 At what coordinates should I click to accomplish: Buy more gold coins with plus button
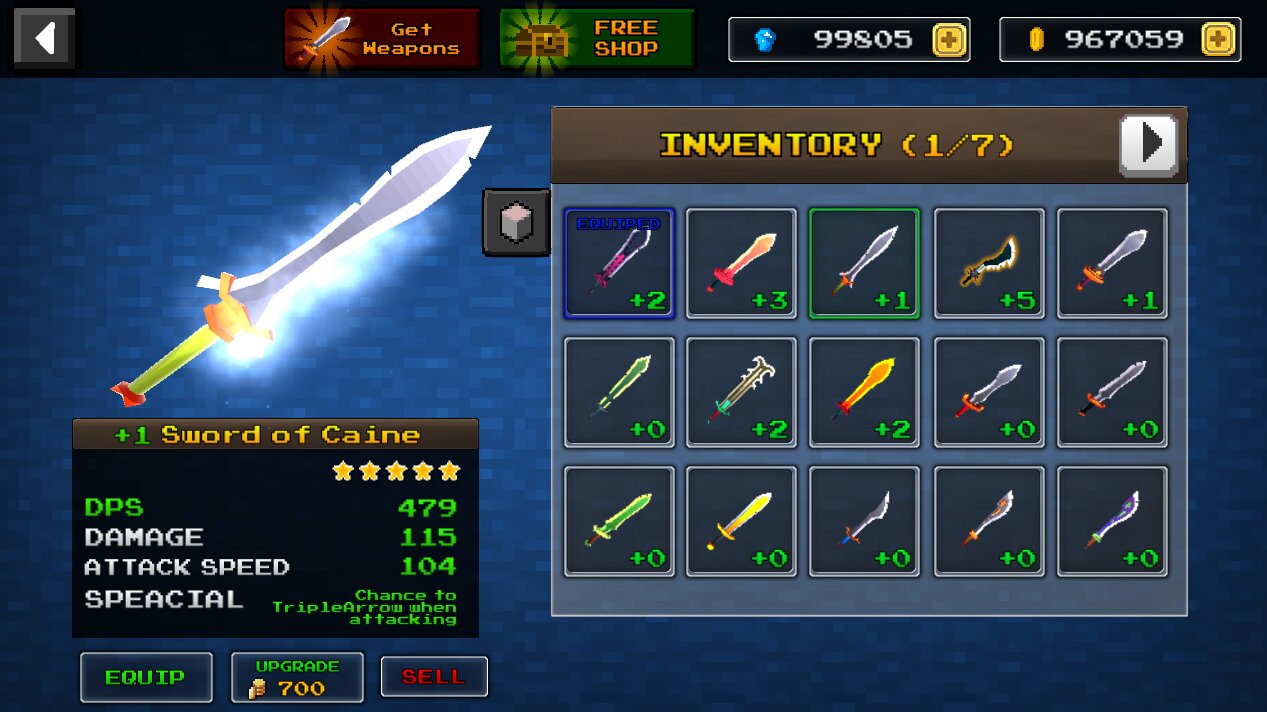pyautogui.click(x=1218, y=40)
